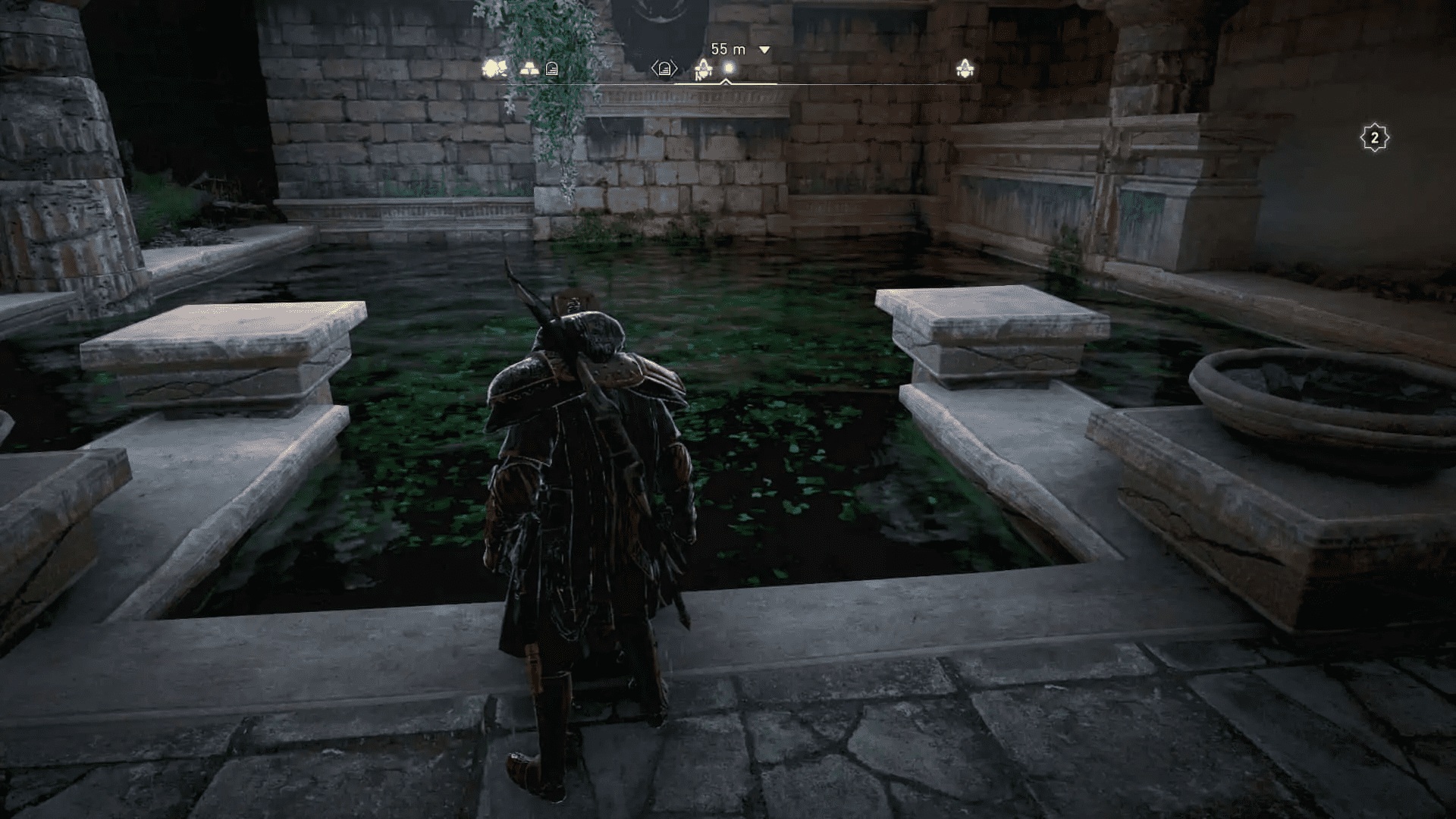Image resolution: width=1456 pixels, height=819 pixels.
Task: Open the objective distance dropdown beside 55 m
Action: coord(764,49)
